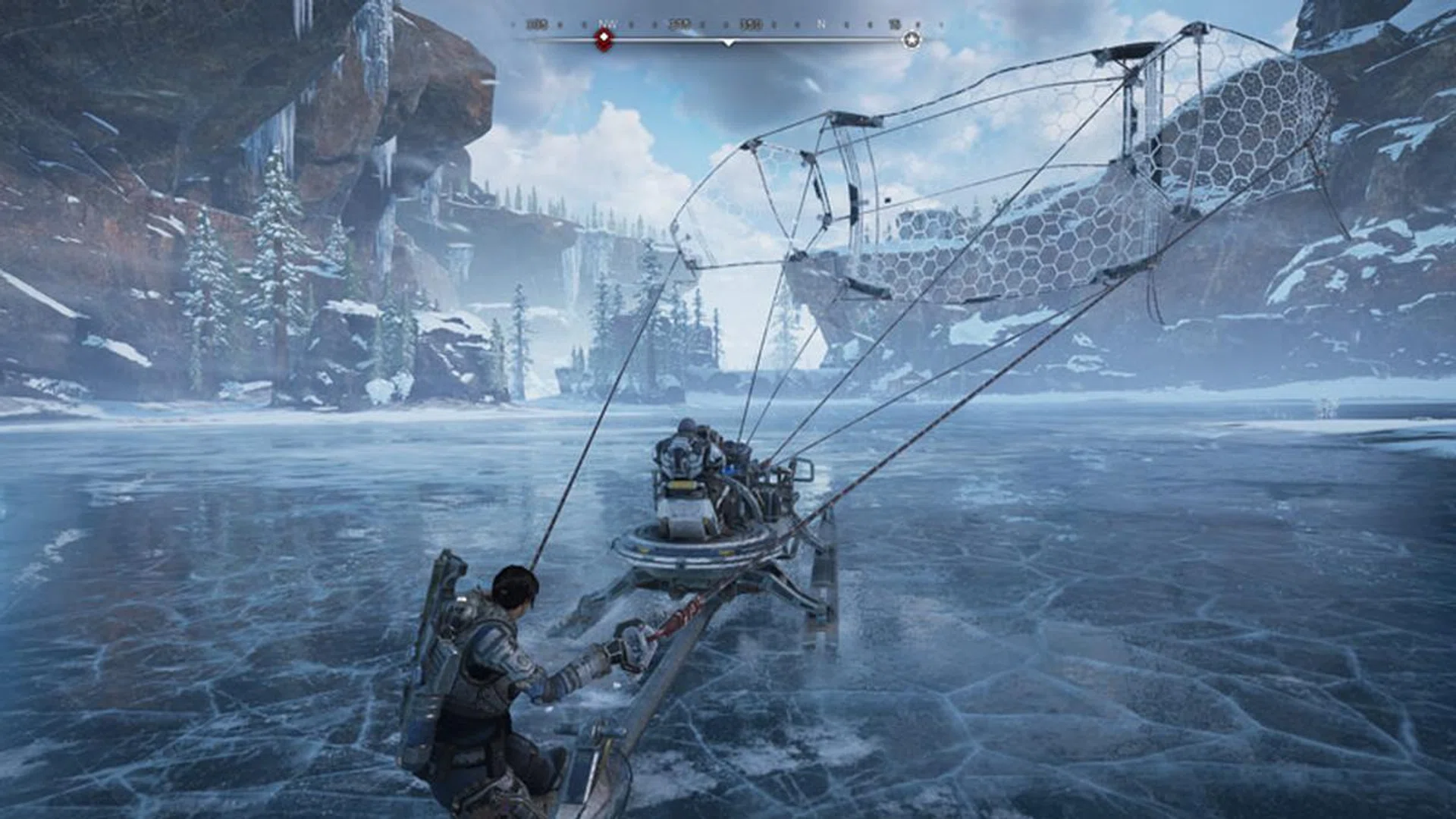The width and height of the screenshot is (1456, 819).
Task: Click the white heading pointer on the compass
Action: pyautogui.click(x=728, y=43)
